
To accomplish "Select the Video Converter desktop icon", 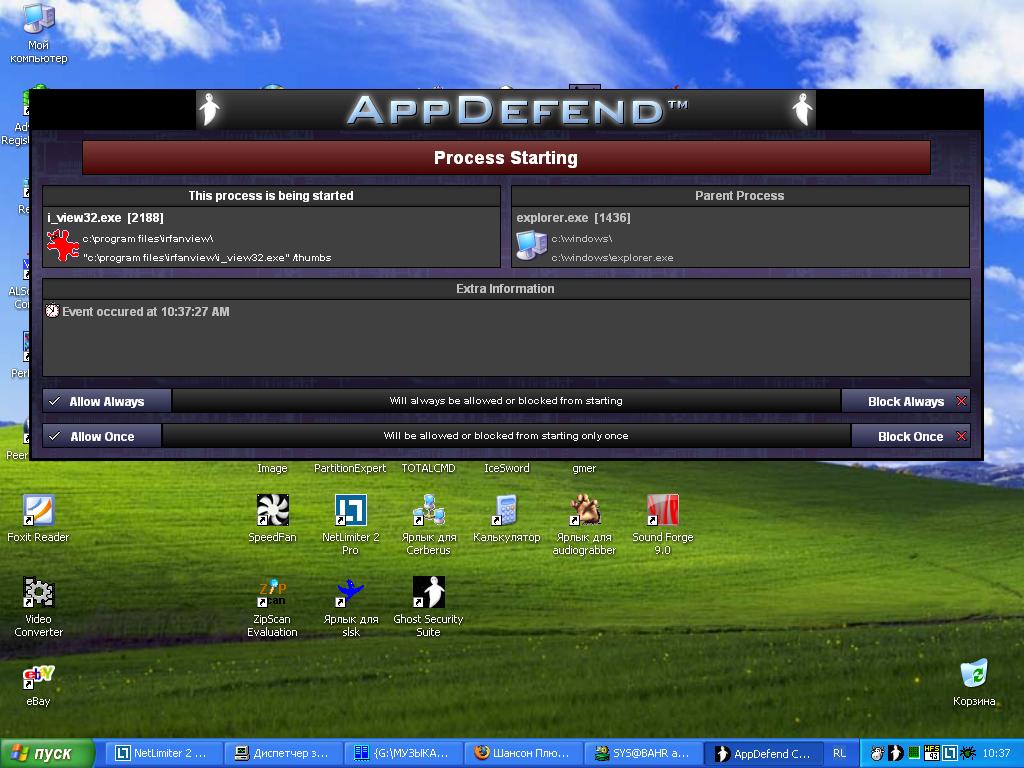I will coord(38,593).
